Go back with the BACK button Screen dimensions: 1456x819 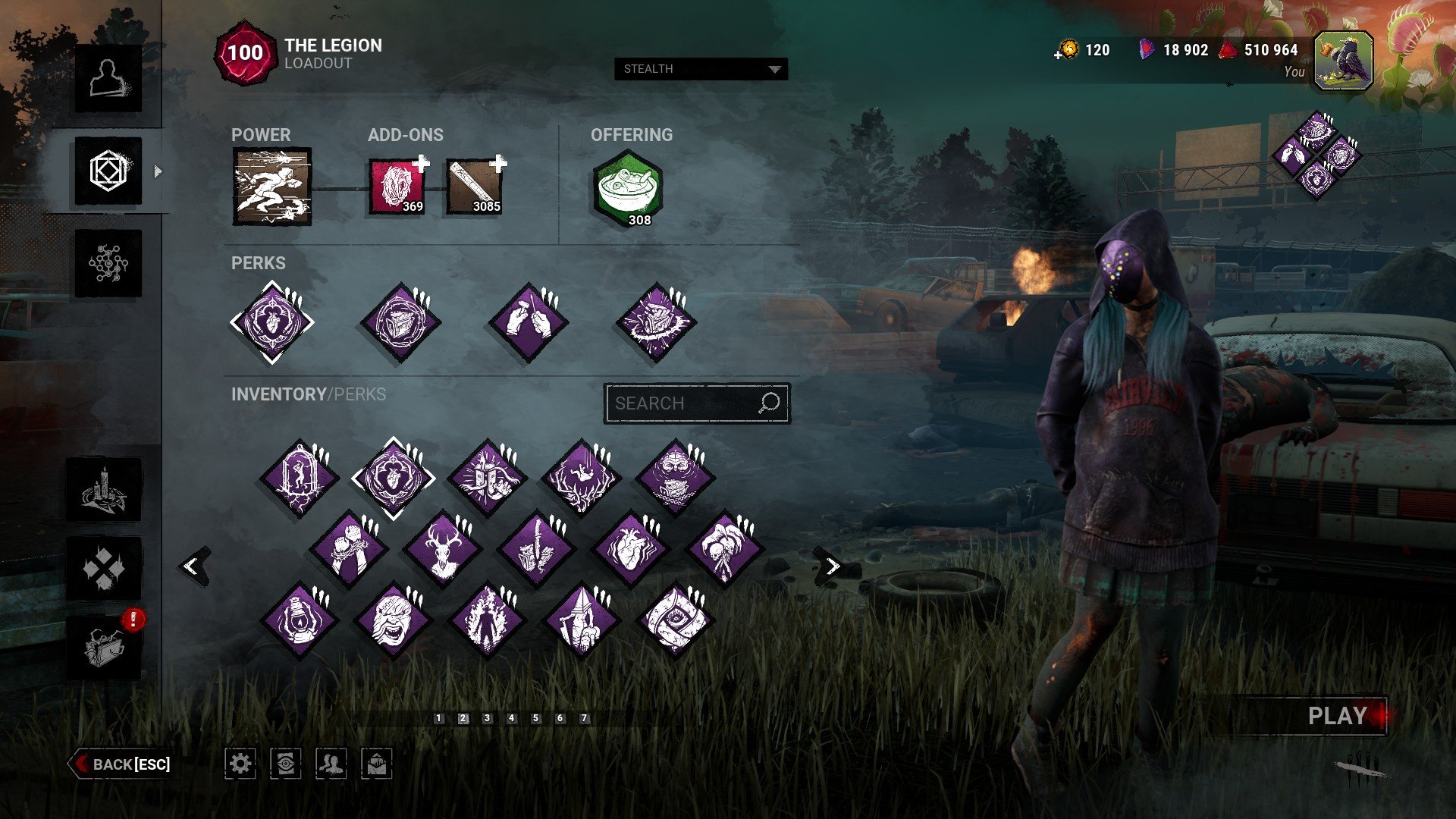[x=121, y=764]
